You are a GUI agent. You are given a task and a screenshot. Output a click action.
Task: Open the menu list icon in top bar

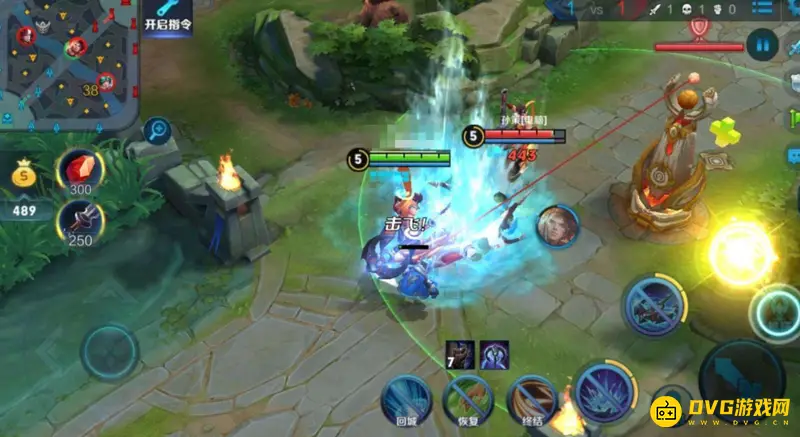(763, 9)
